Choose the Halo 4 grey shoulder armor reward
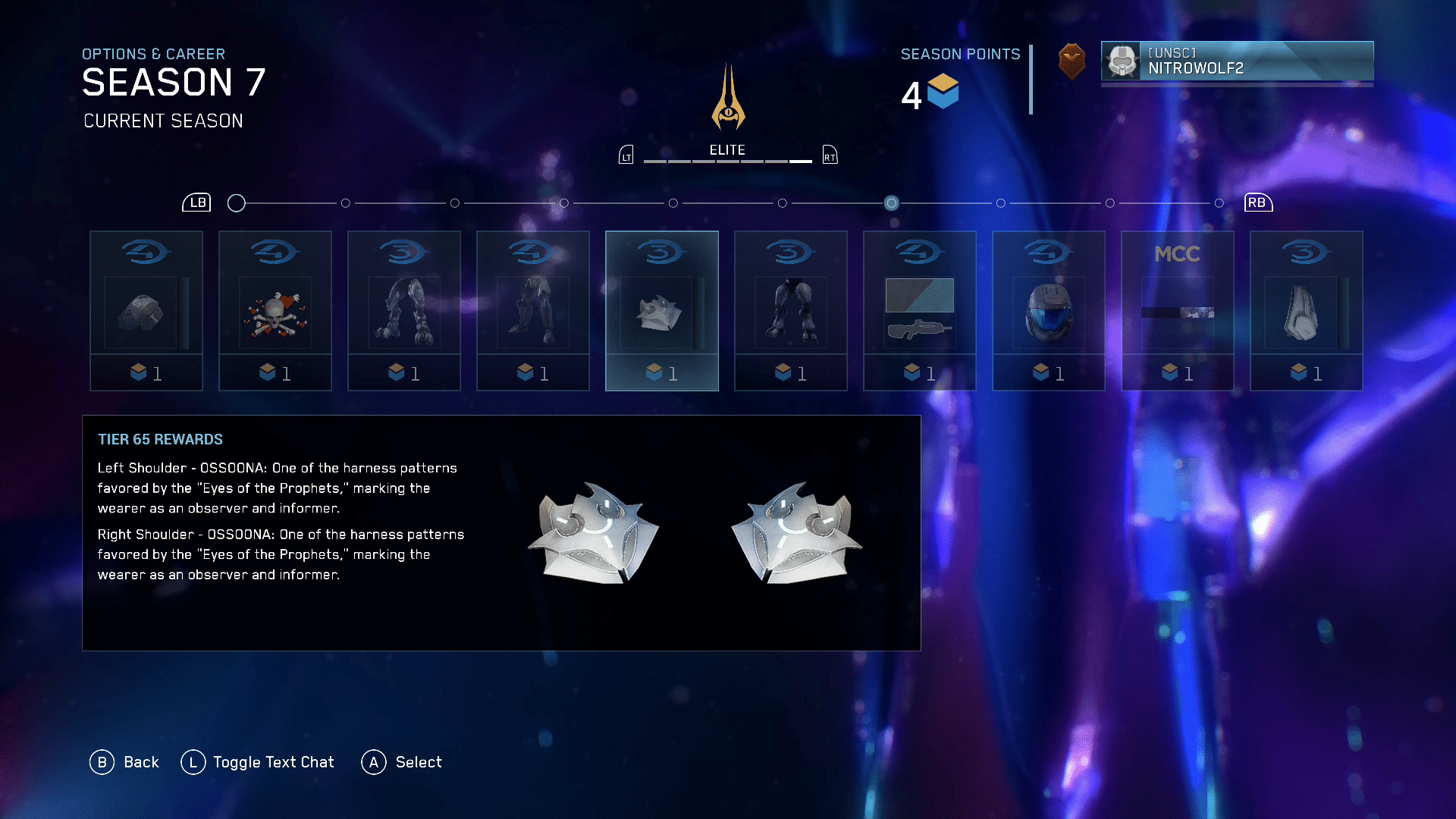Viewport: 1456px width, 819px height. [146, 311]
